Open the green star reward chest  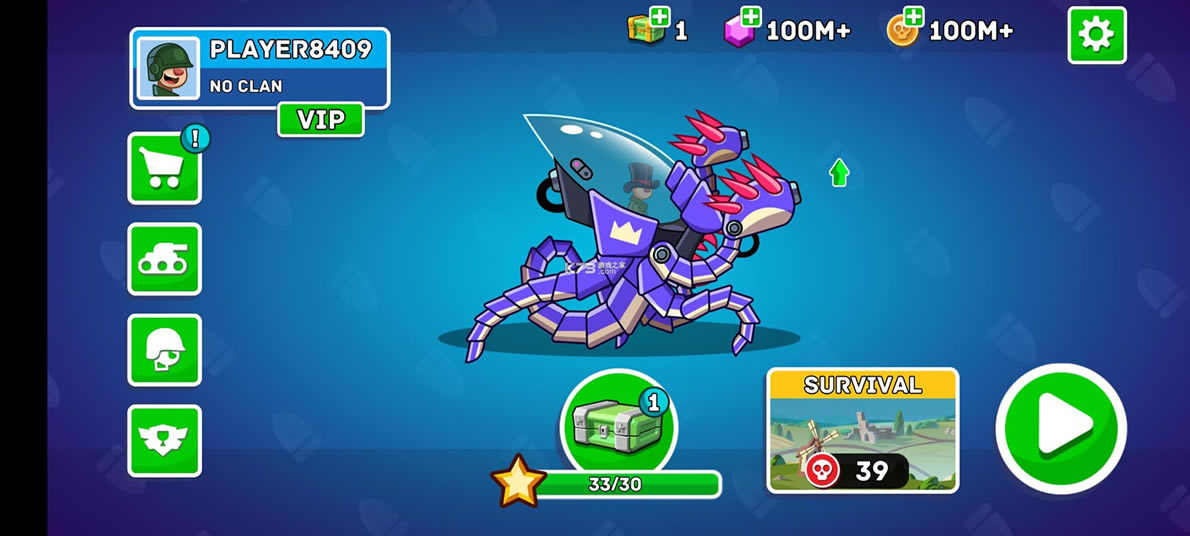click(617, 425)
